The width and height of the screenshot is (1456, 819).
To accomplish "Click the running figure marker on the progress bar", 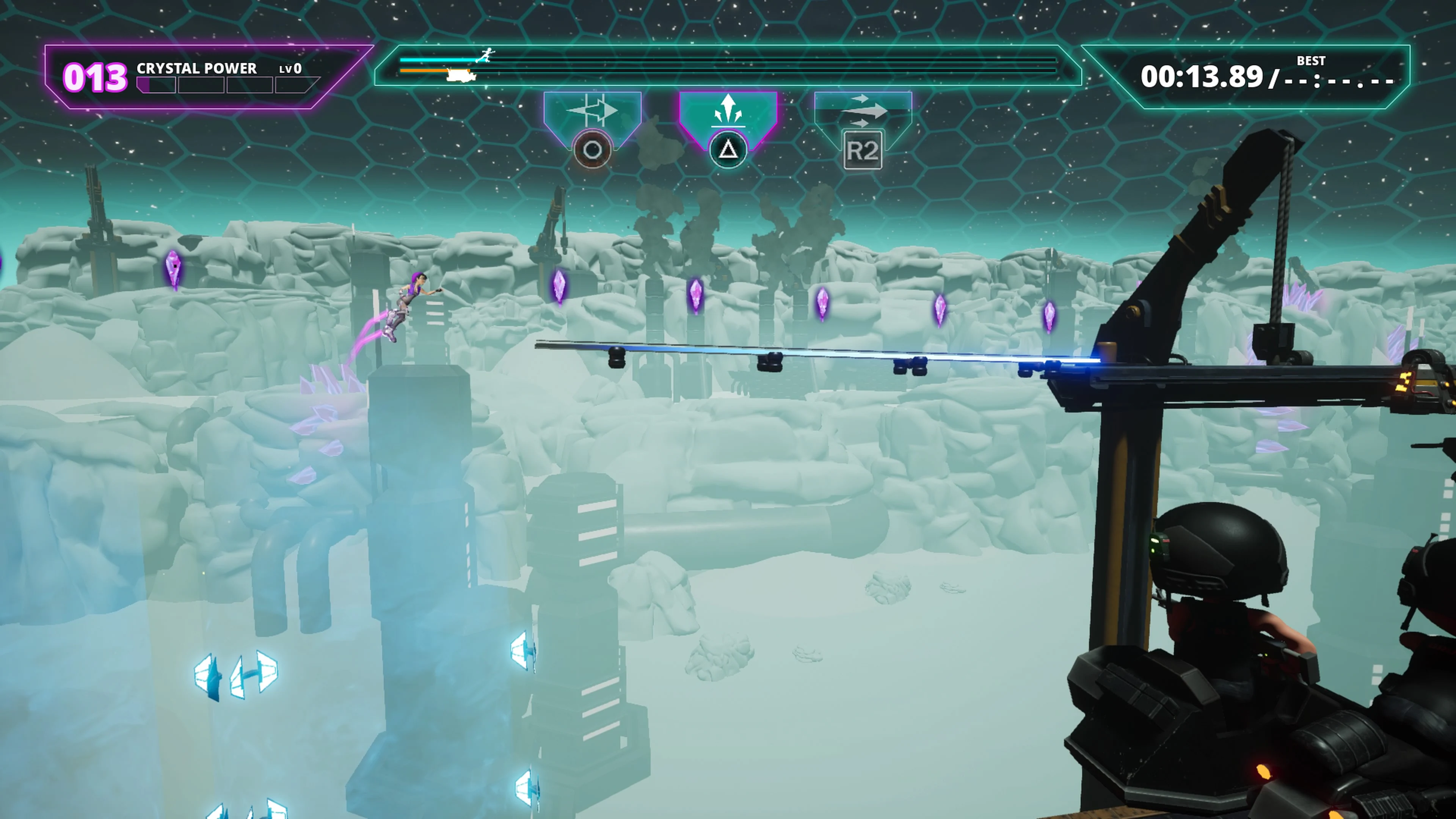I will tap(487, 55).
